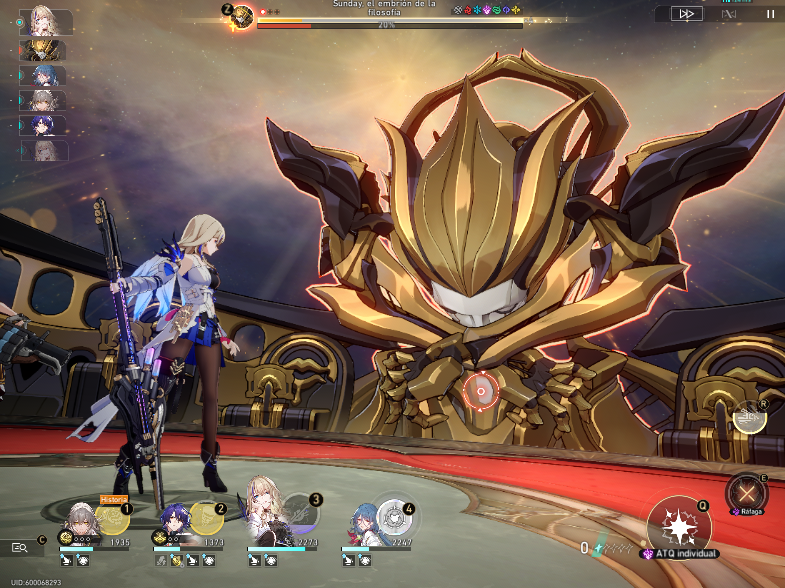The height and width of the screenshot is (588, 785).
Task: Target the boss with the red lock-on marker
Action: tap(481, 391)
